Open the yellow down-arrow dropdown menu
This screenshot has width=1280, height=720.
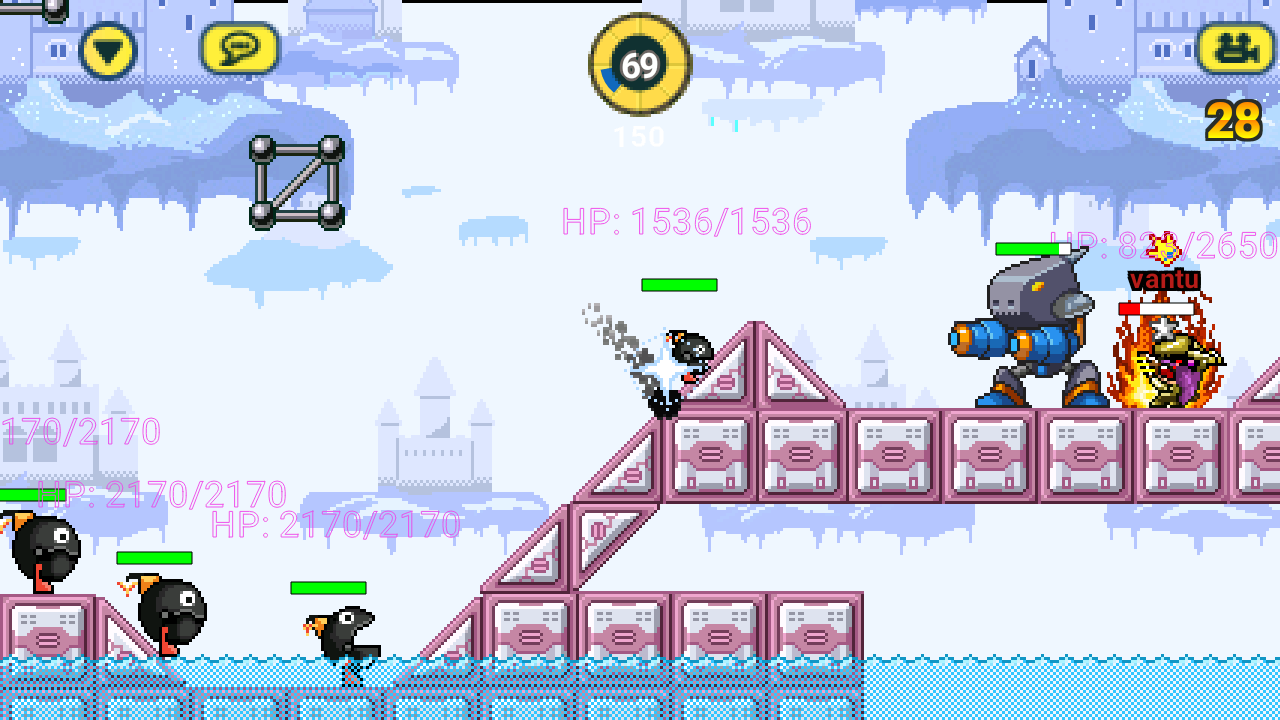point(107,50)
